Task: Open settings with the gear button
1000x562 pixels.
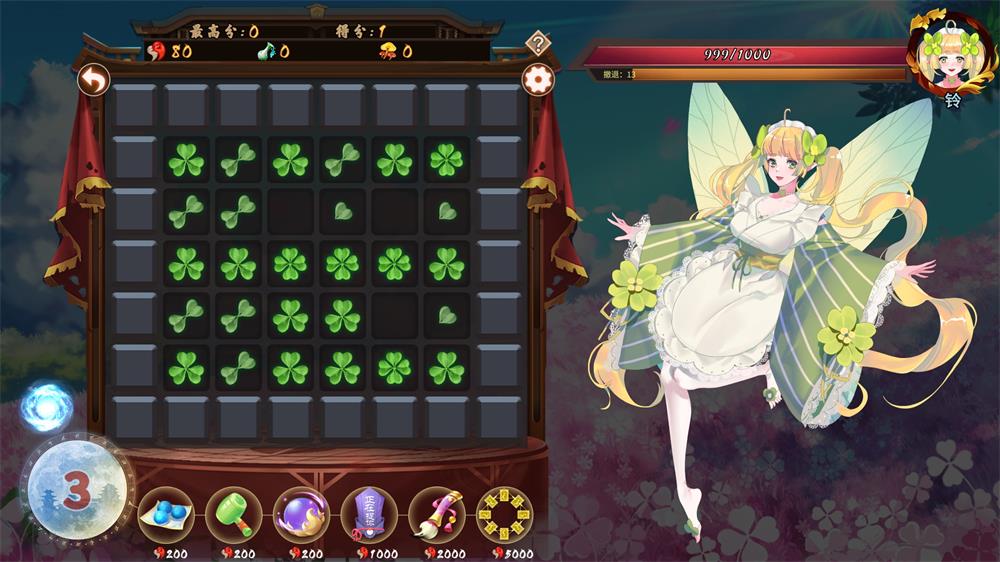Action: click(538, 79)
